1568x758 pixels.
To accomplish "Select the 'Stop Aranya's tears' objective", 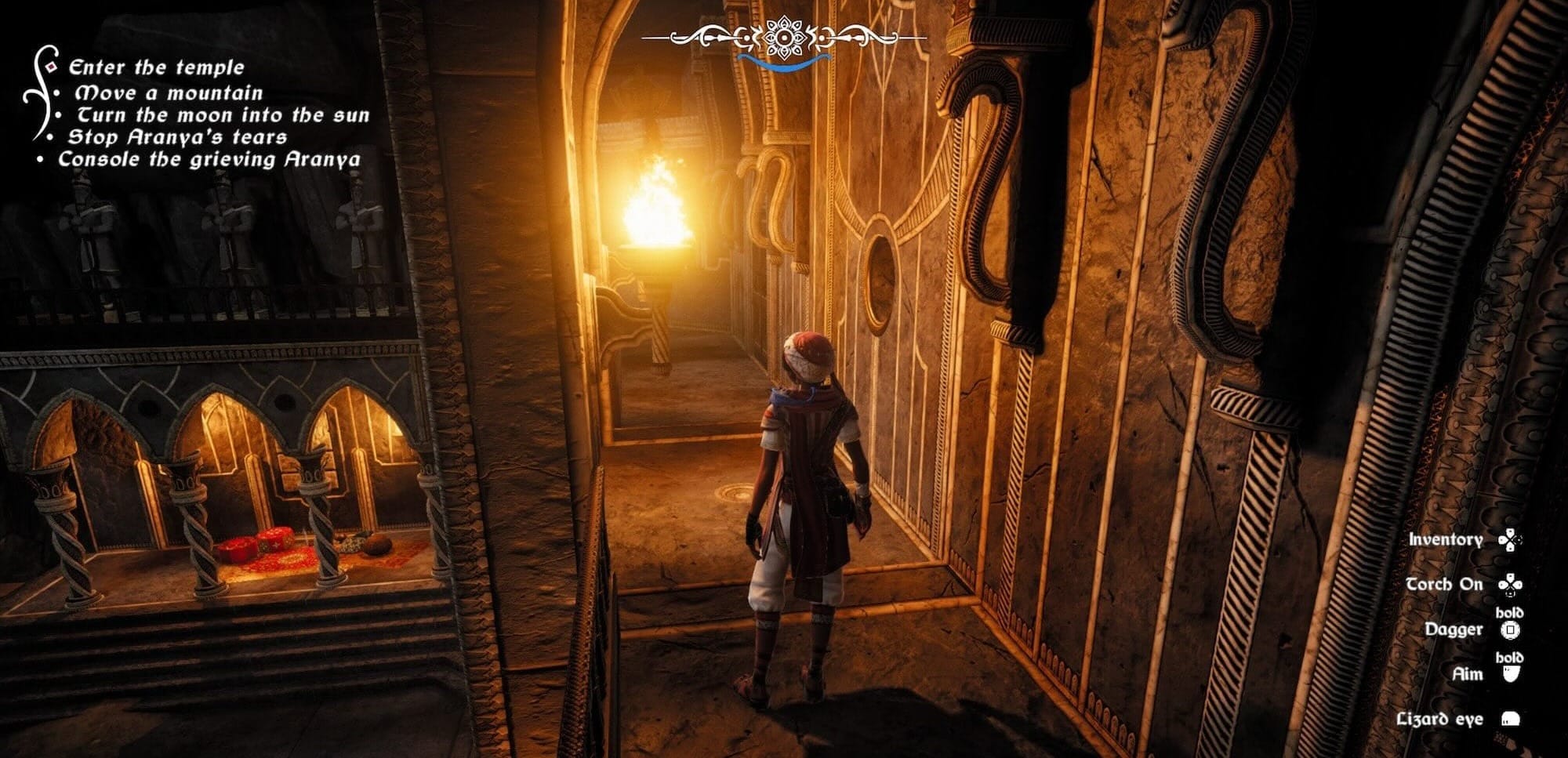I will tap(177, 137).
